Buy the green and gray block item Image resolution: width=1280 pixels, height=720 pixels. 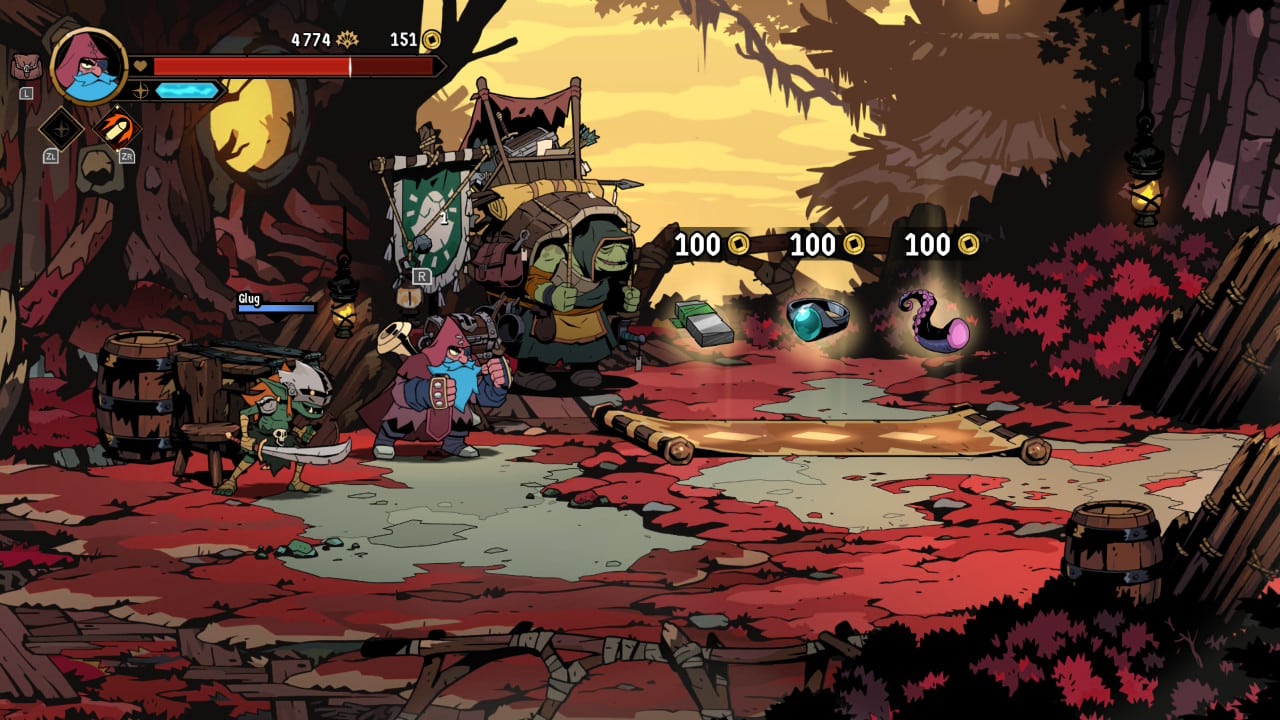(x=704, y=322)
